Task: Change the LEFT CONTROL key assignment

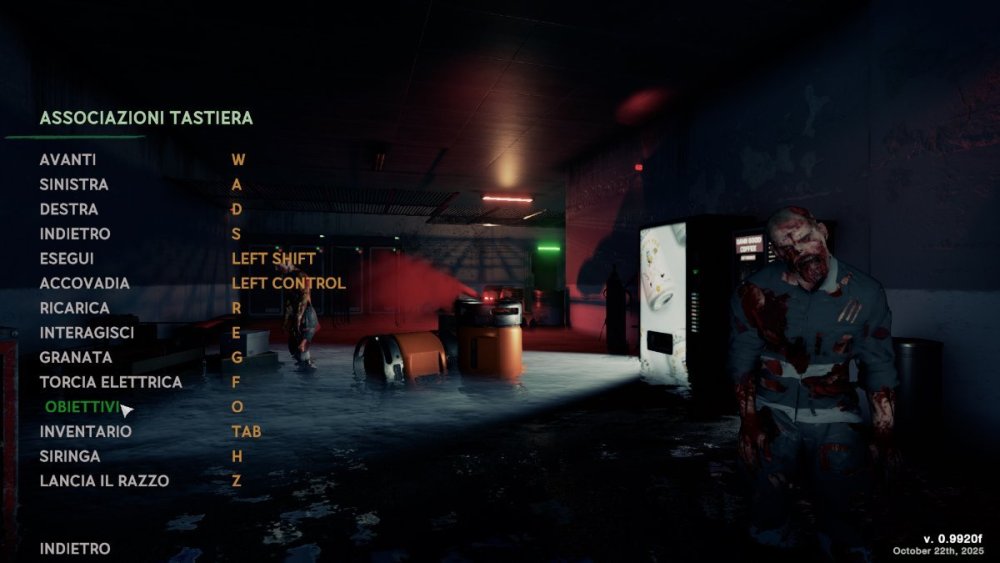Action: pos(289,283)
